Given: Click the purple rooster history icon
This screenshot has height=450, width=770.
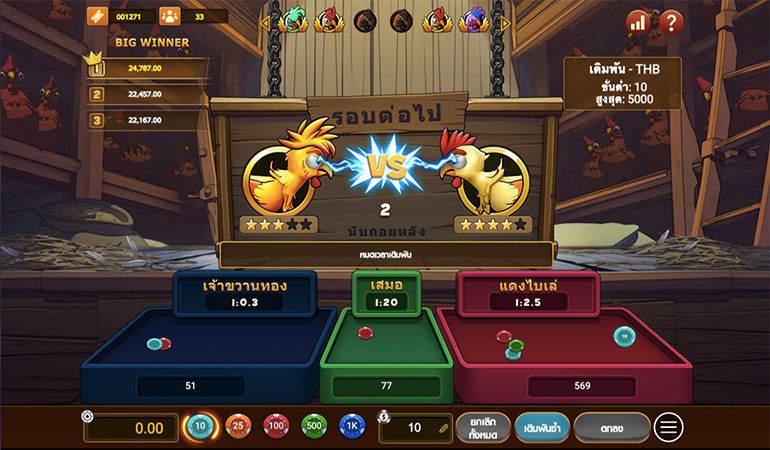Looking at the screenshot, I should pyautogui.click(x=472, y=19).
